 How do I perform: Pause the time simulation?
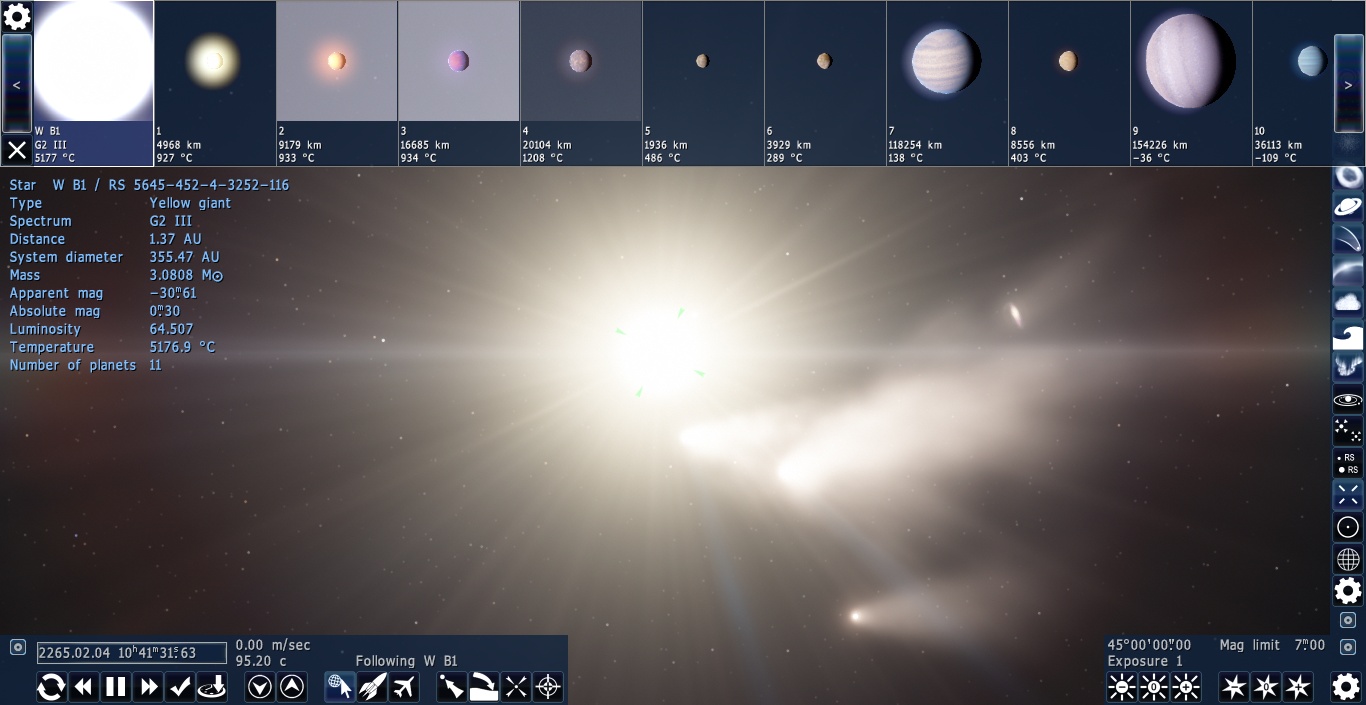click(116, 687)
